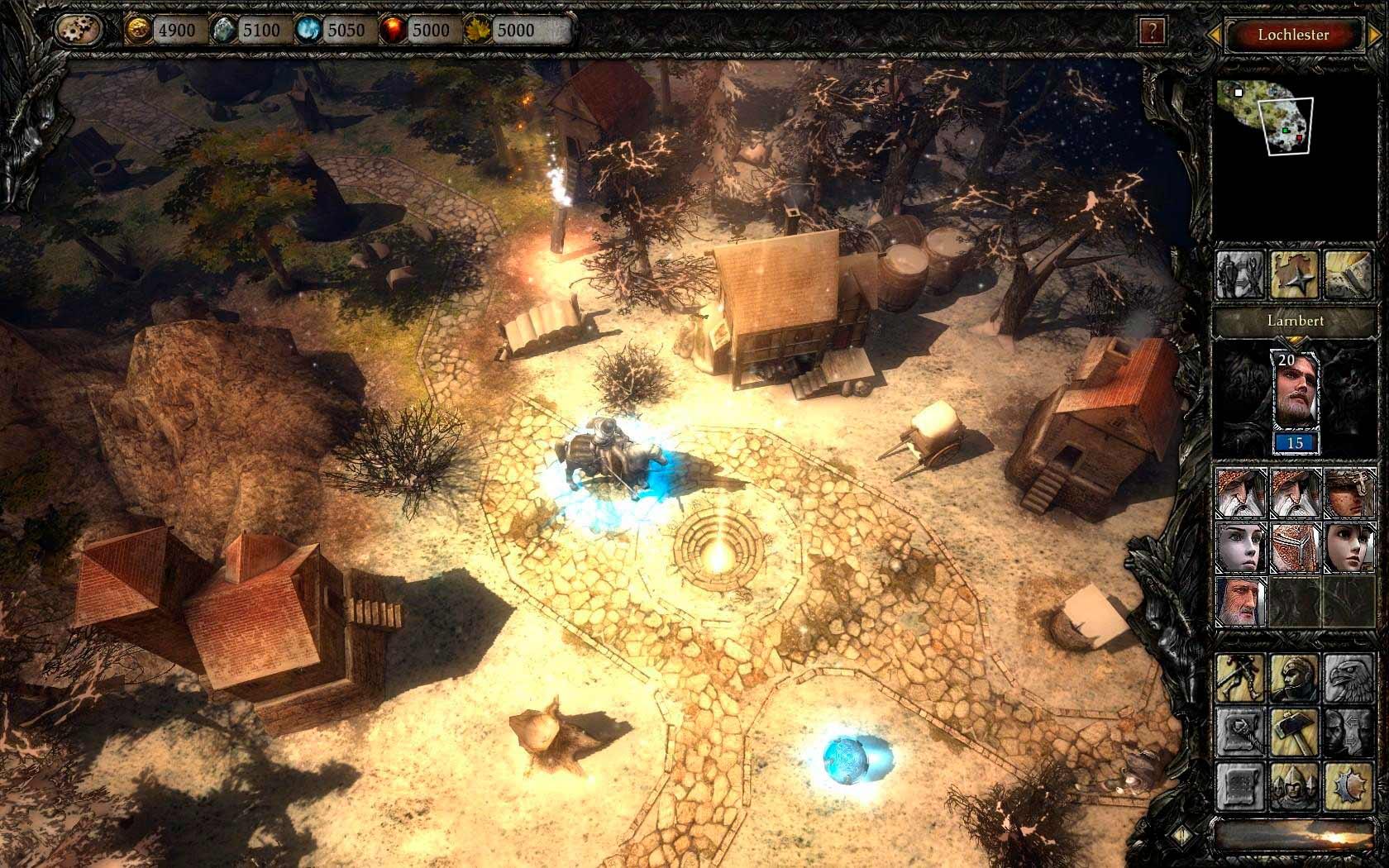Click the sunset end turn bar
Viewport: 1389px width, 868px height.
pyautogui.click(x=1295, y=833)
